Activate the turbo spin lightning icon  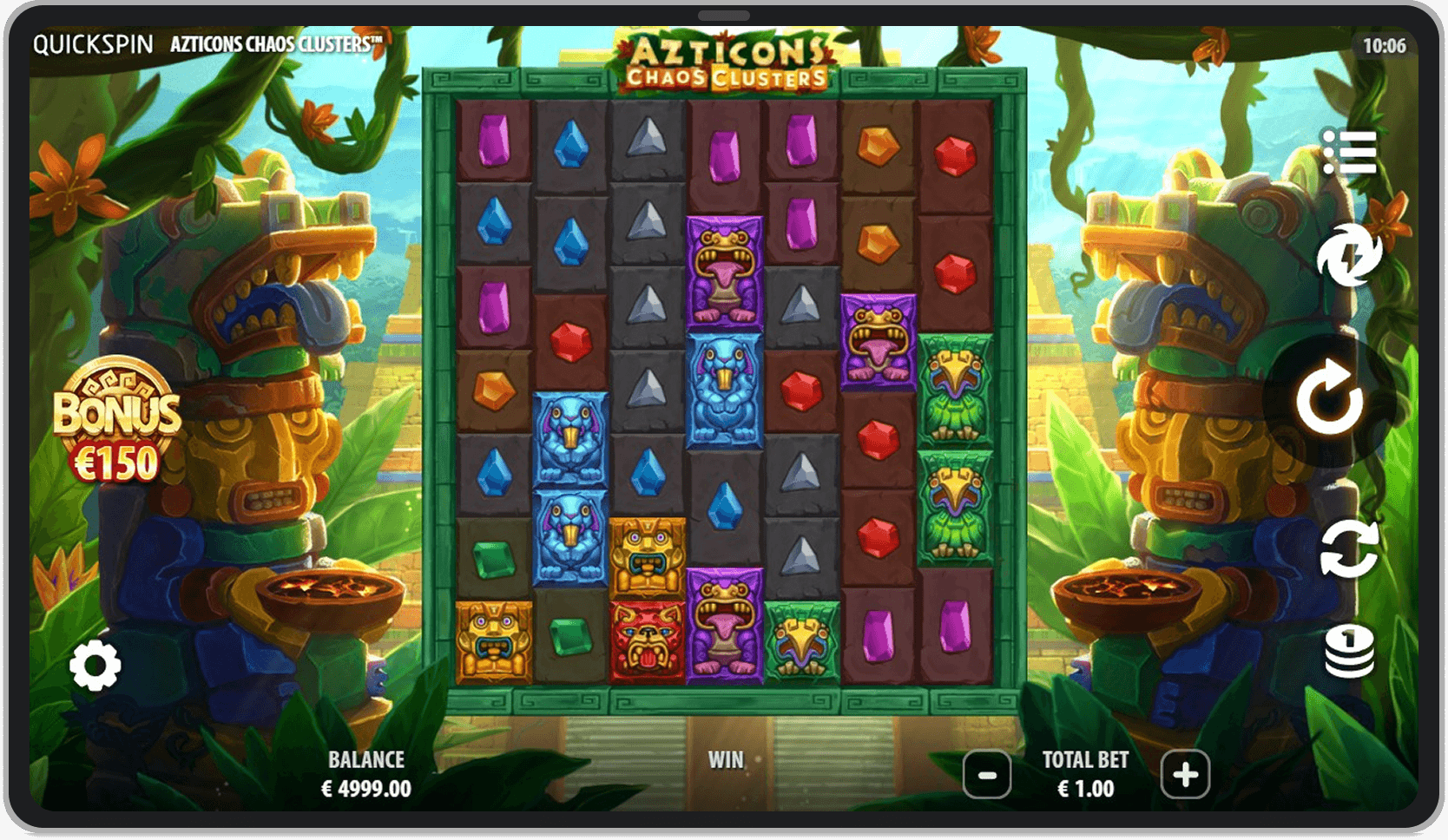pos(1350,256)
